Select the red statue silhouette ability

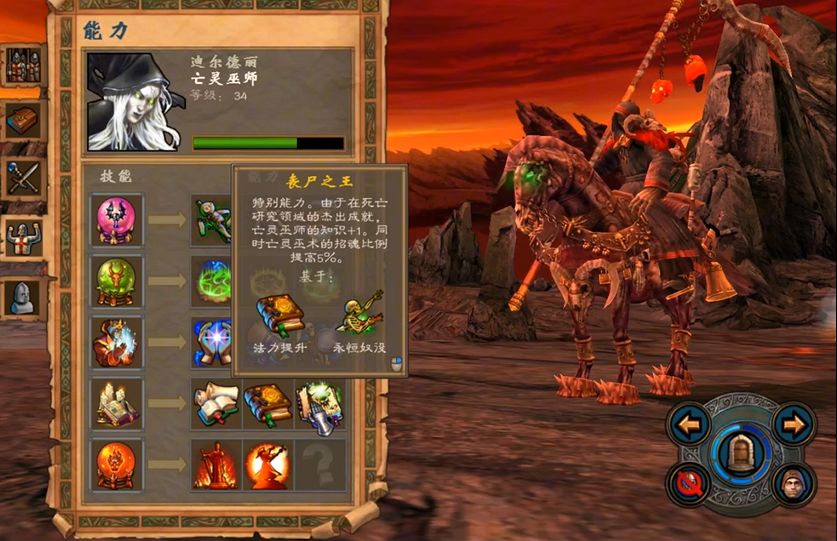pyautogui.click(x=216, y=465)
